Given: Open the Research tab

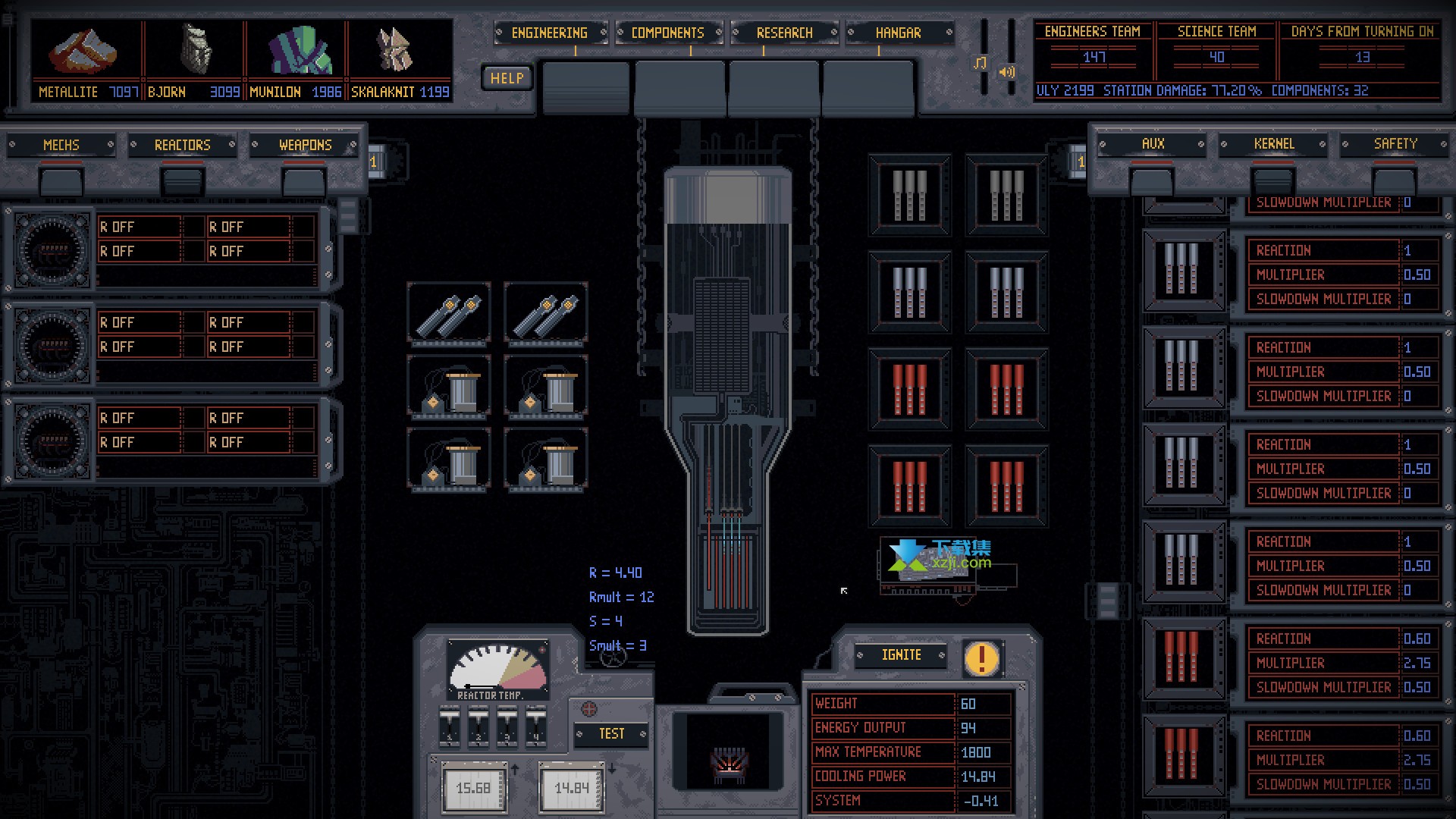Looking at the screenshot, I should pos(784,33).
